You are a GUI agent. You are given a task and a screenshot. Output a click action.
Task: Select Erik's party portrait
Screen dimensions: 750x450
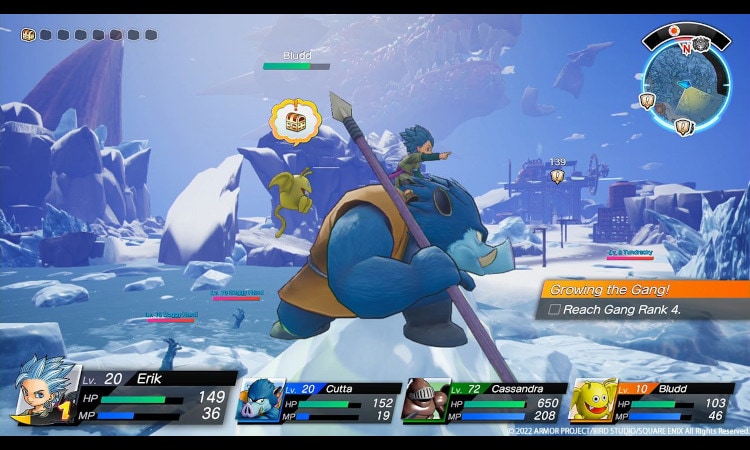click(x=45, y=391)
